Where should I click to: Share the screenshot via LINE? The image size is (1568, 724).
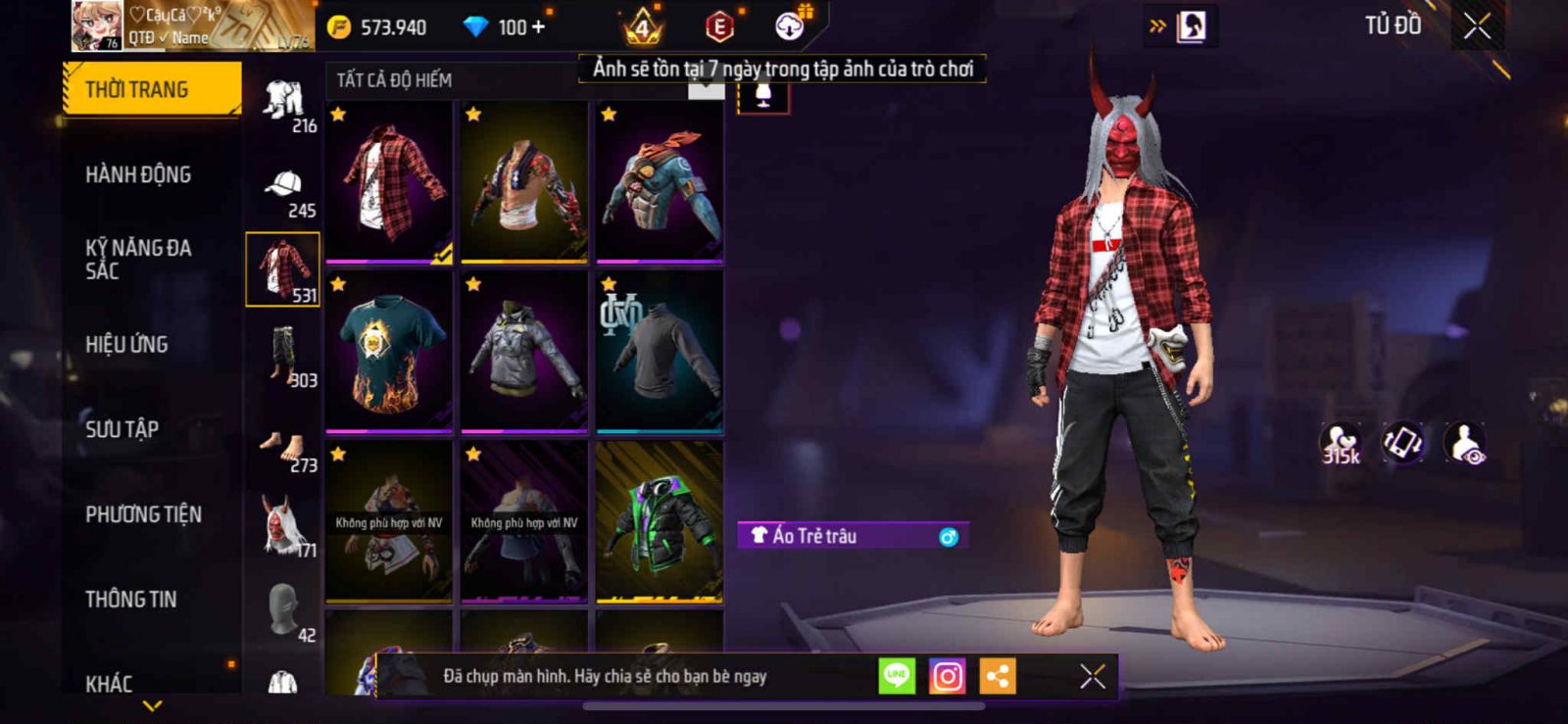[896, 676]
